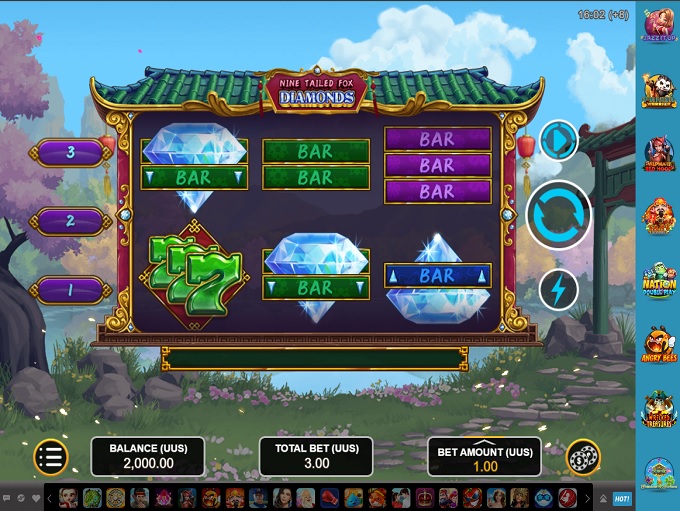Viewport: 680px width, 511px height.
Task: Open the hamburger menu
Action: coord(50,456)
